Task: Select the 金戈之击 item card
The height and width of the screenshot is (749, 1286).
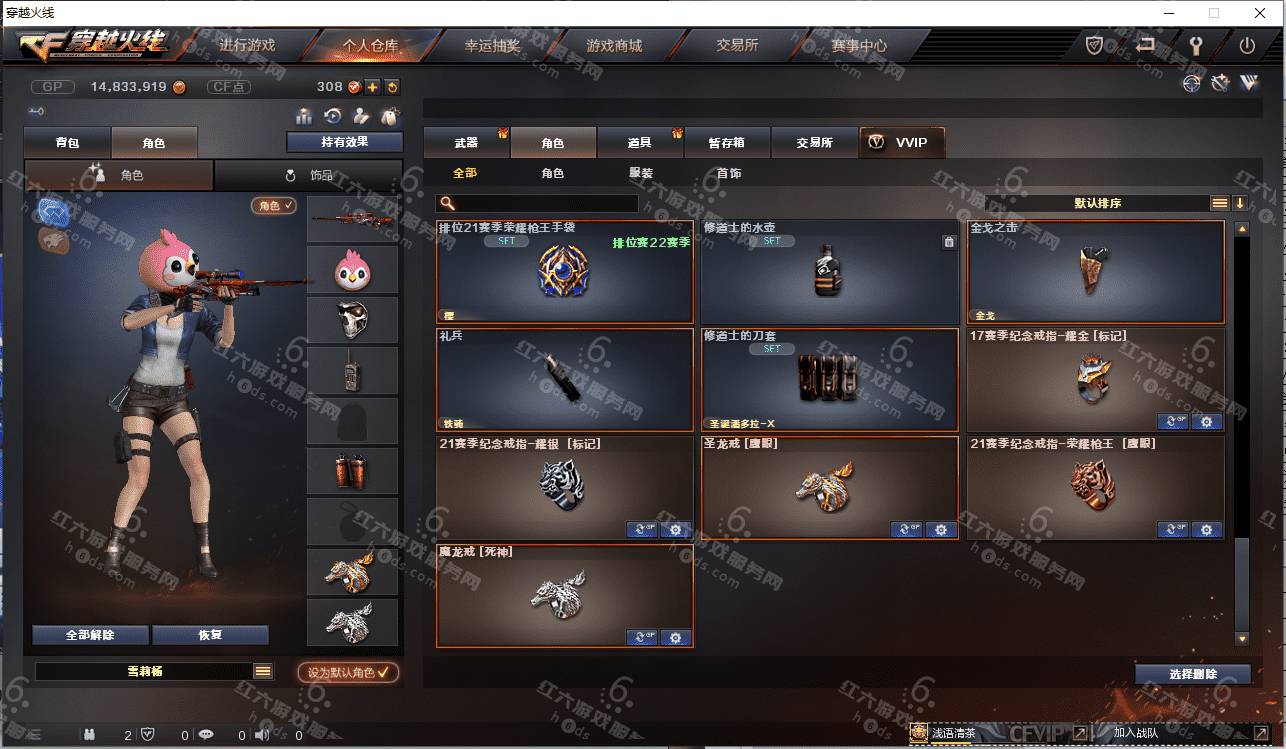Action: coord(1095,272)
